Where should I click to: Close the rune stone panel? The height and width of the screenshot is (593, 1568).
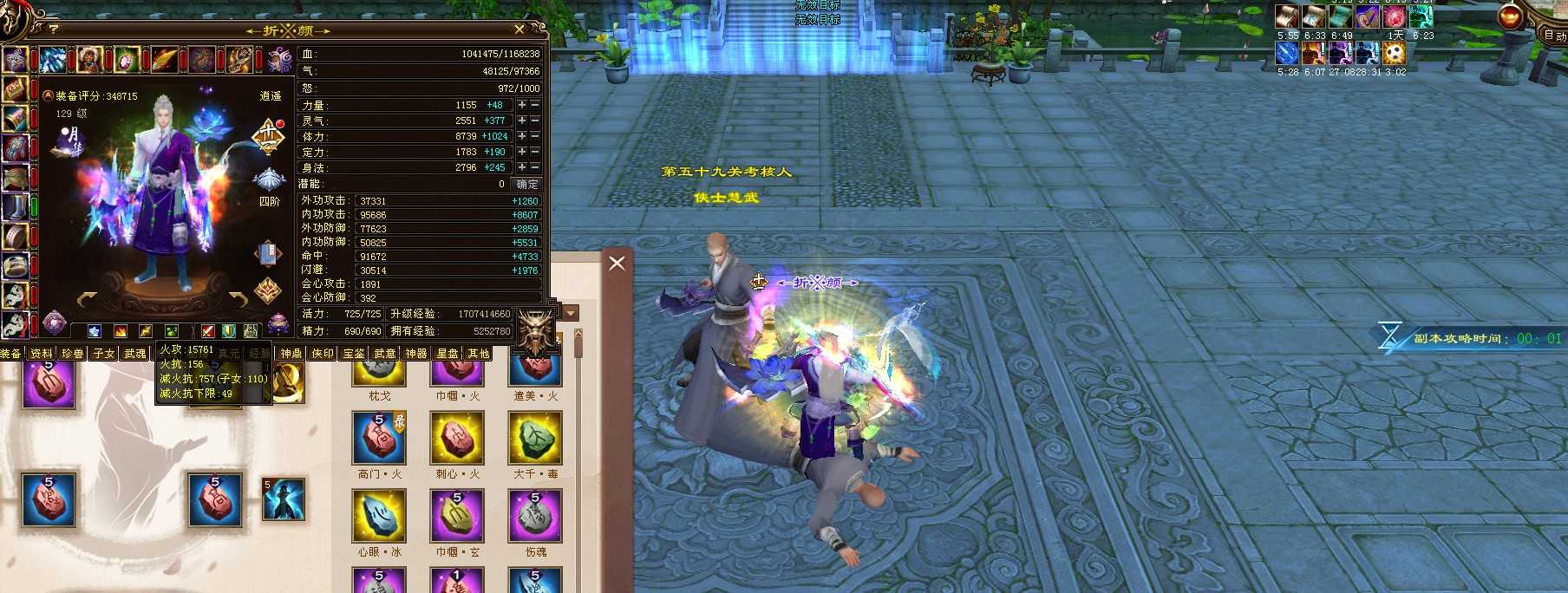tap(617, 263)
